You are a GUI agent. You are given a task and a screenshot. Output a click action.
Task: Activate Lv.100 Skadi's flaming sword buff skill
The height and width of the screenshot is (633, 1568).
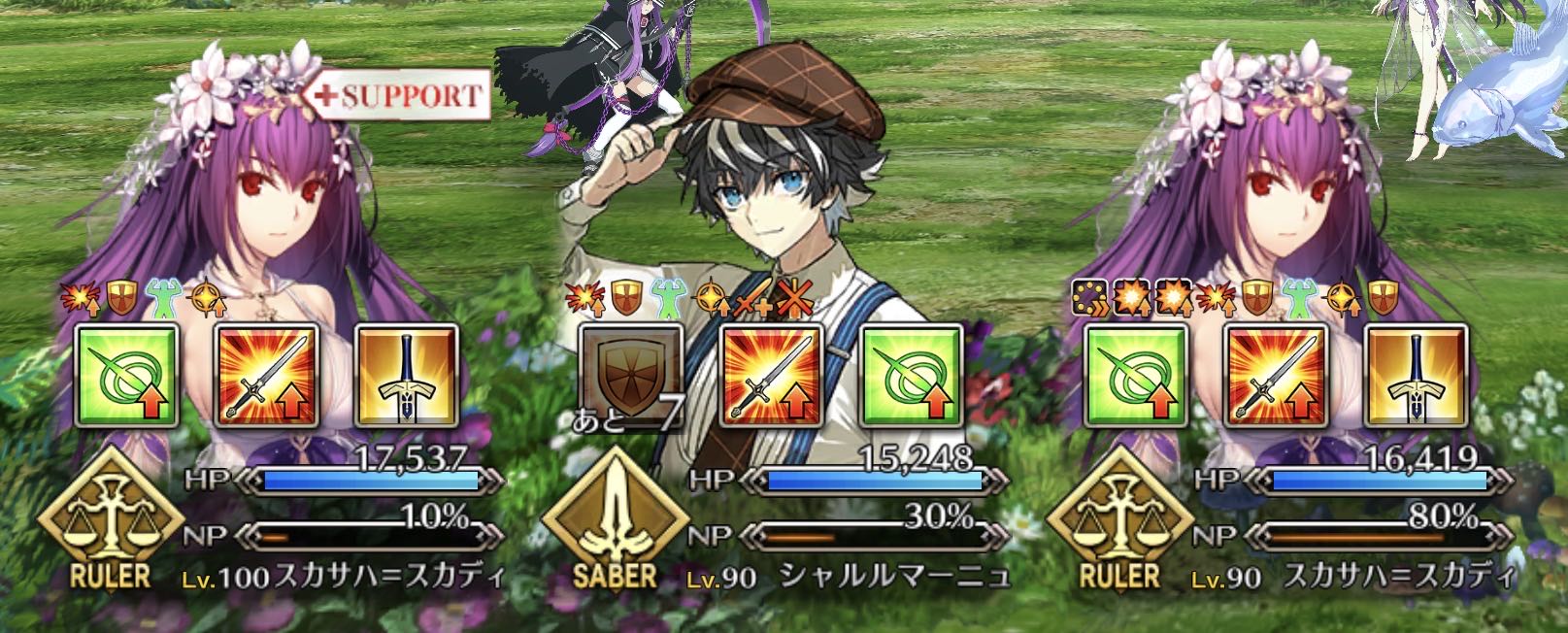tap(267, 375)
